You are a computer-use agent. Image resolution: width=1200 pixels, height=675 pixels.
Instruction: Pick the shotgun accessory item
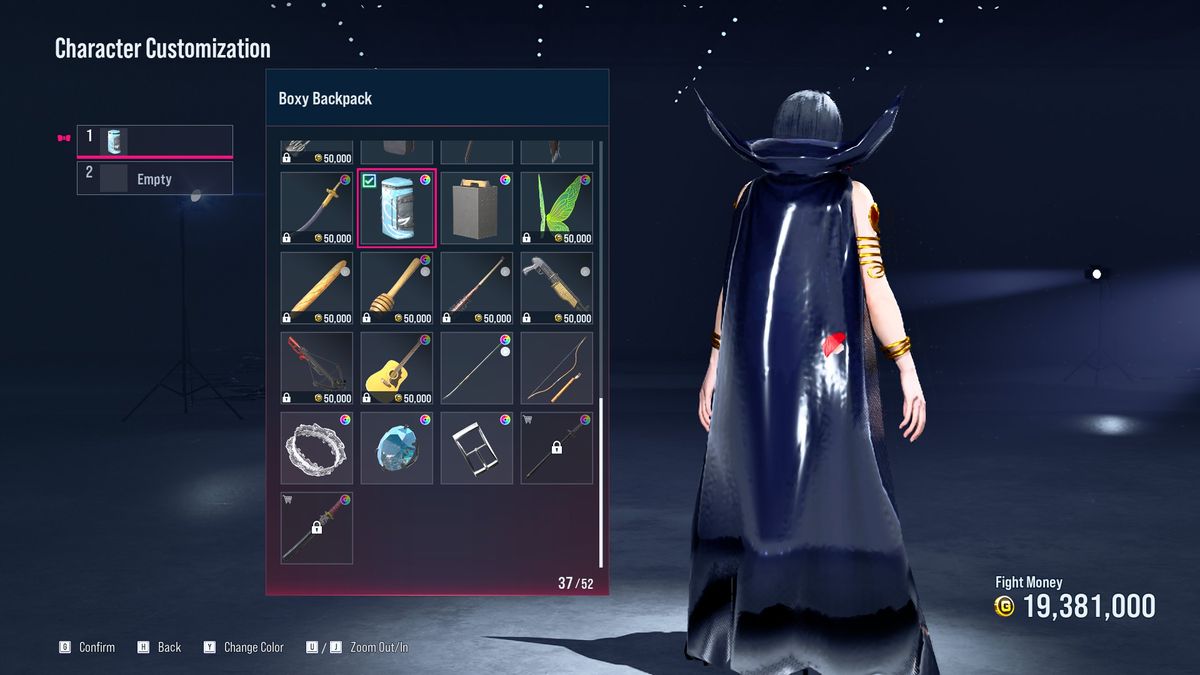557,288
